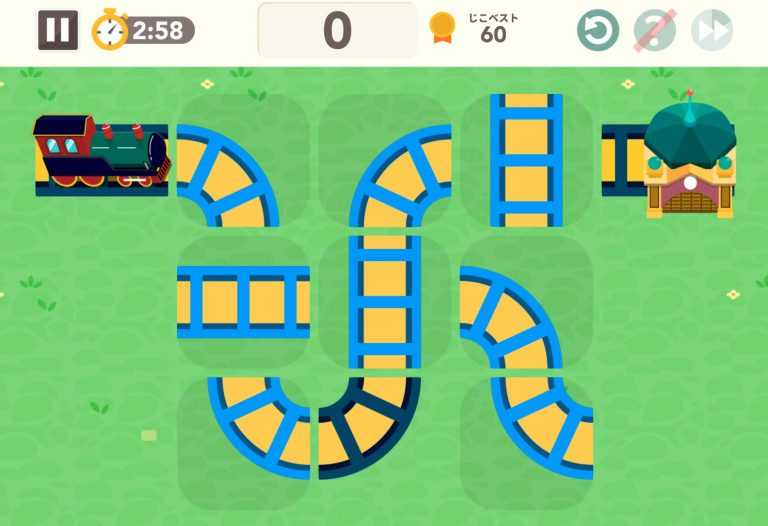This screenshot has height=526, width=768.
Task: Rotate the curved track tile beside the locomotive
Action: click(x=227, y=170)
